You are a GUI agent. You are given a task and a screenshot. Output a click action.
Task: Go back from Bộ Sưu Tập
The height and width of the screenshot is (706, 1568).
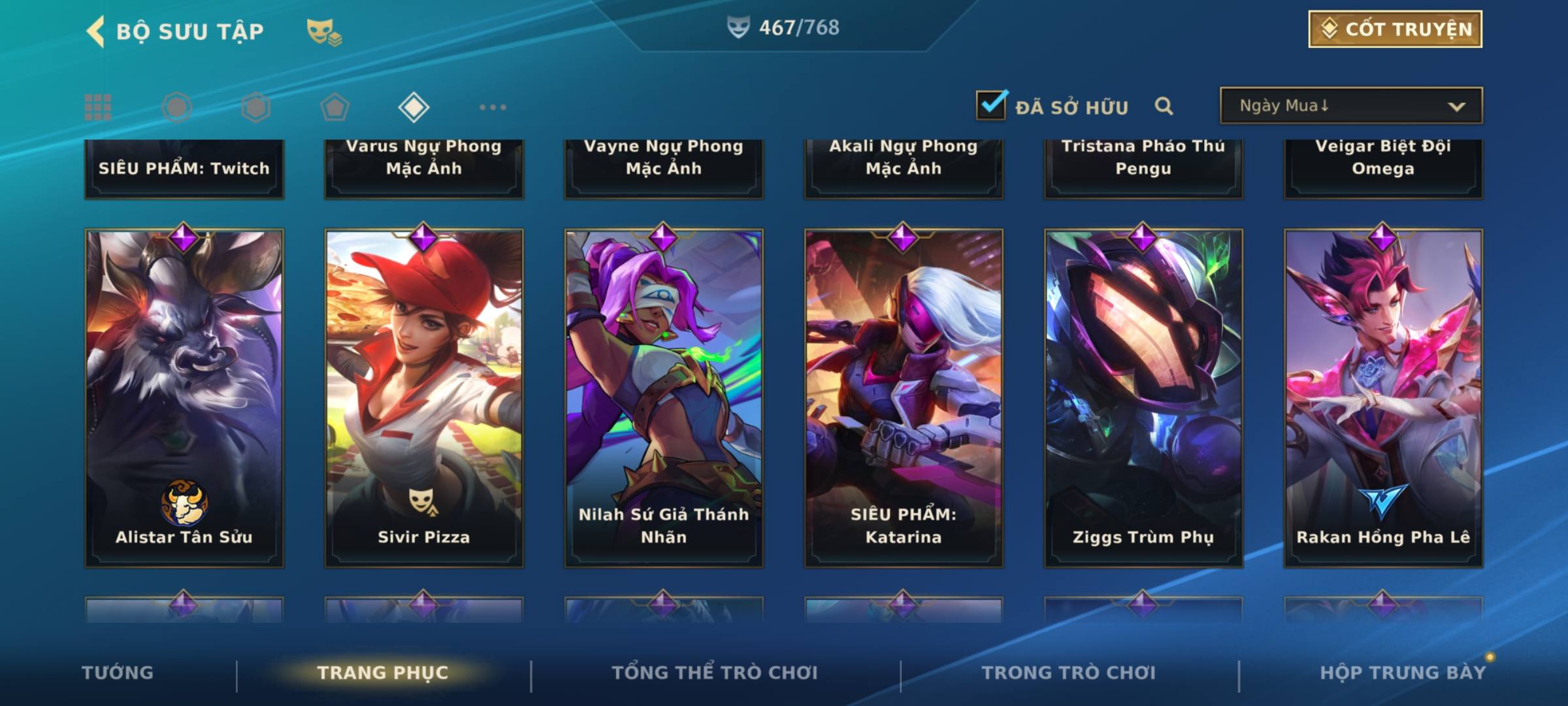[x=95, y=31]
